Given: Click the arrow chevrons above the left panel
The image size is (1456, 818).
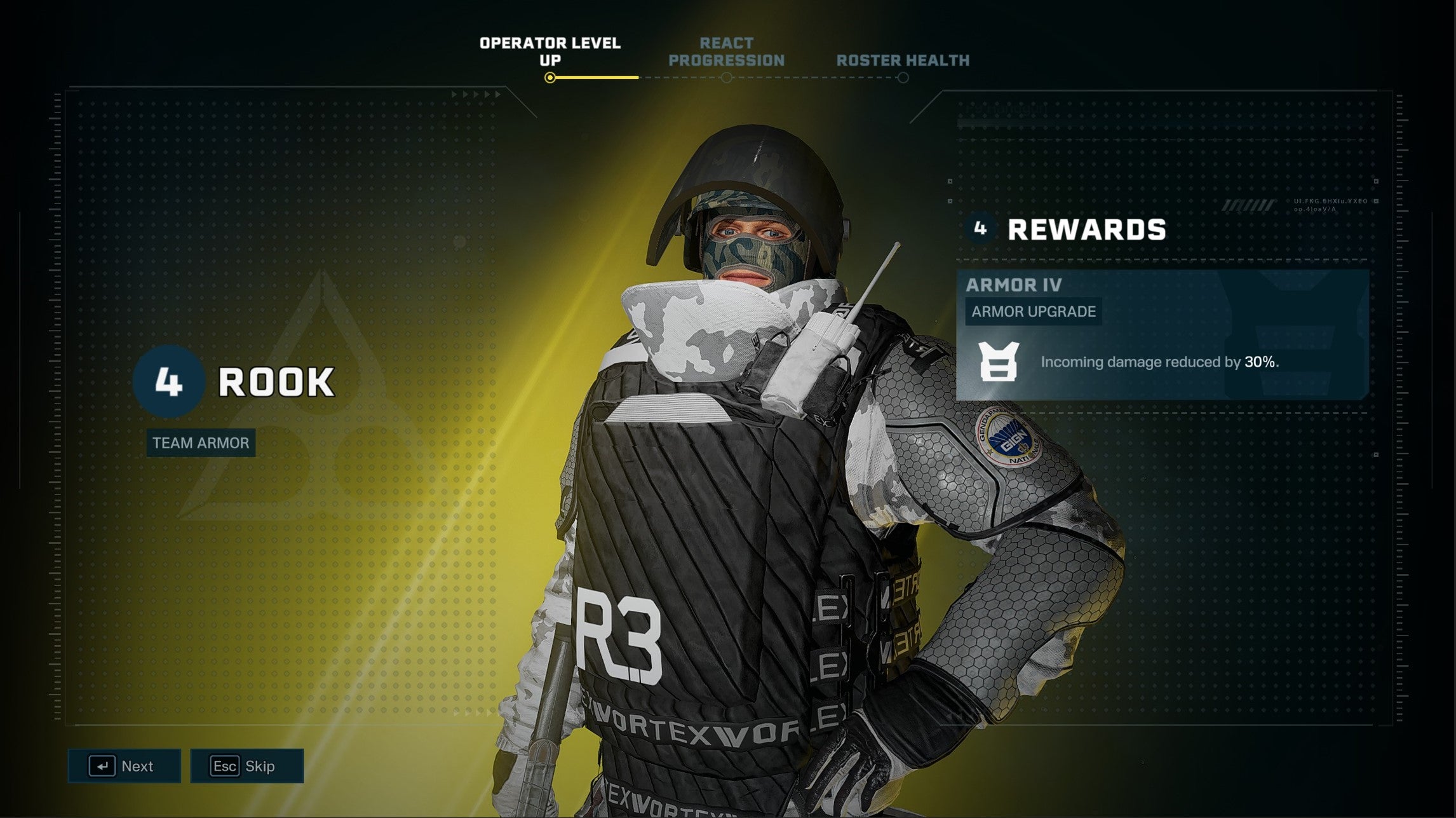Looking at the screenshot, I should click(477, 94).
